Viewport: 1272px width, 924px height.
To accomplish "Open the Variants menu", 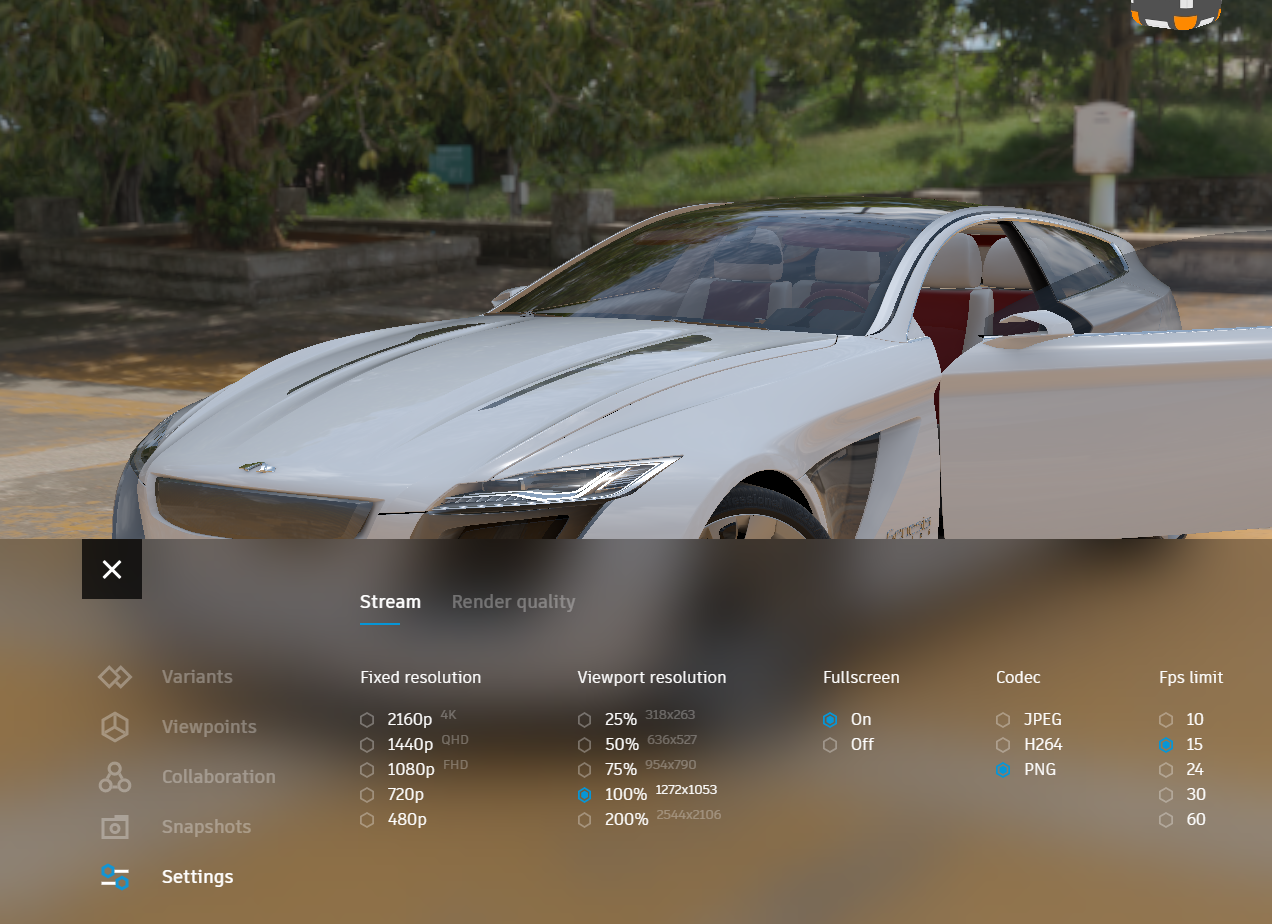I will (196, 677).
